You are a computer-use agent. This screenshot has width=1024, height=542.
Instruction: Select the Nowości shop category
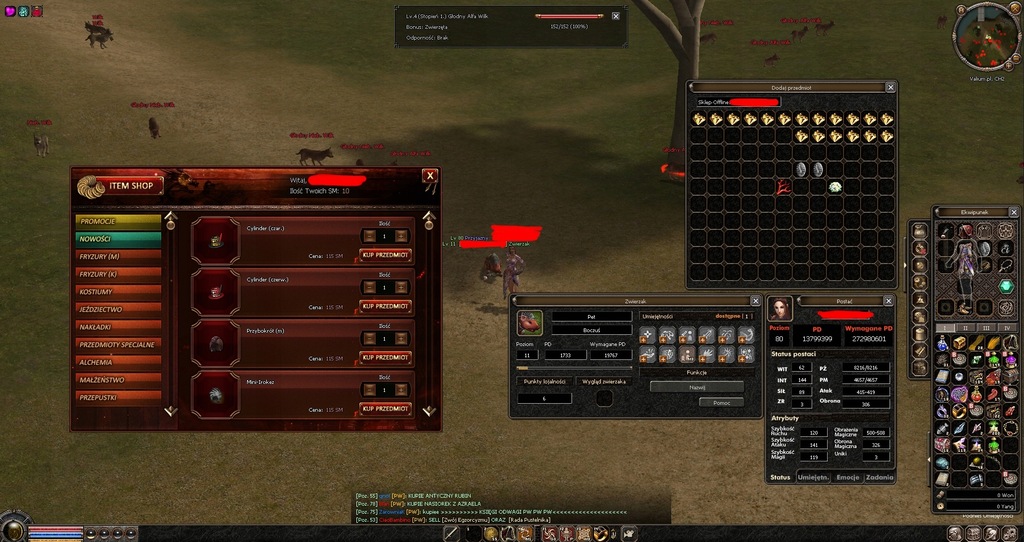[118, 239]
